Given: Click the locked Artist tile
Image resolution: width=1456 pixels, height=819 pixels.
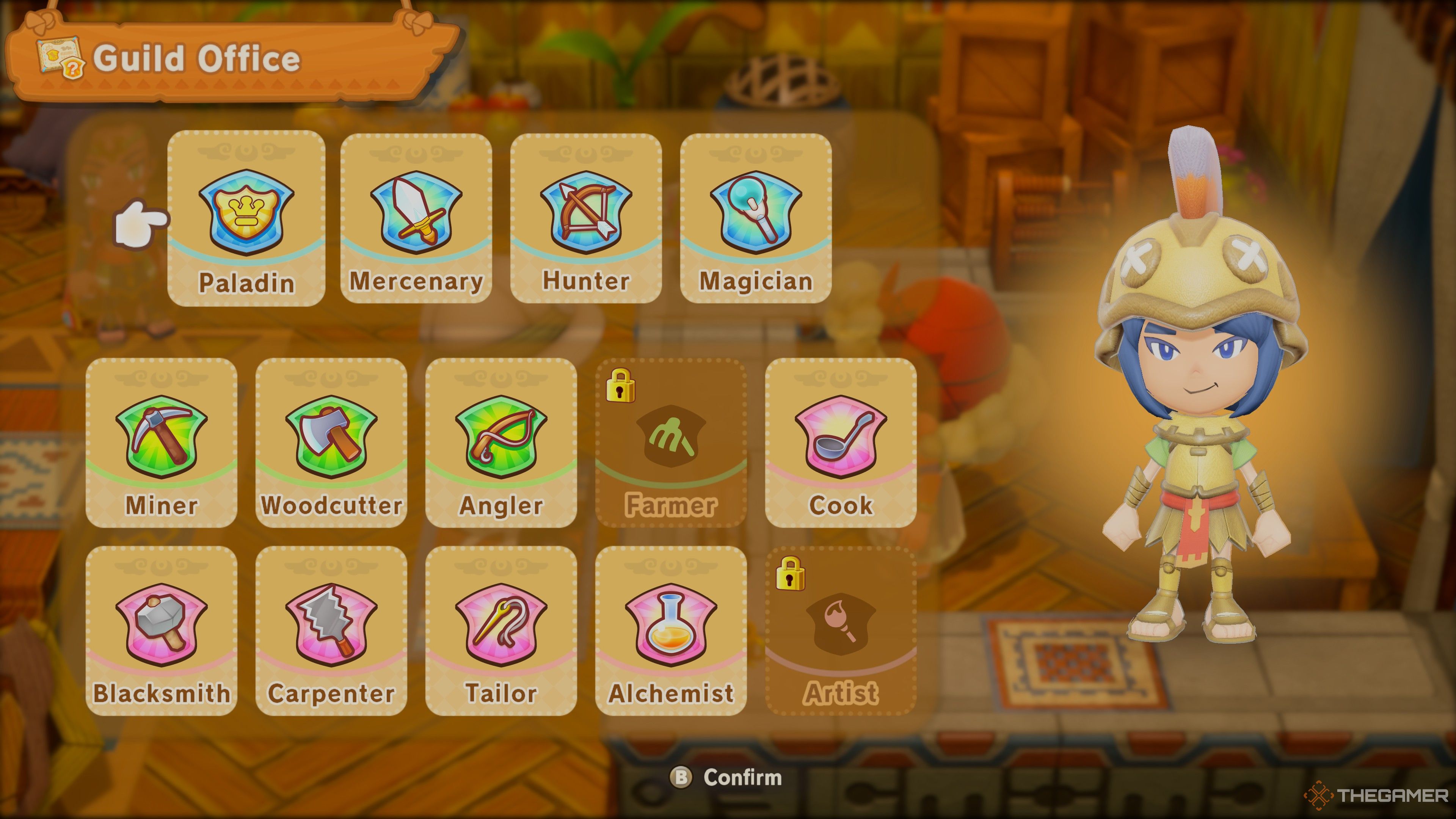Looking at the screenshot, I should pyautogui.click(x=841, y=631).
